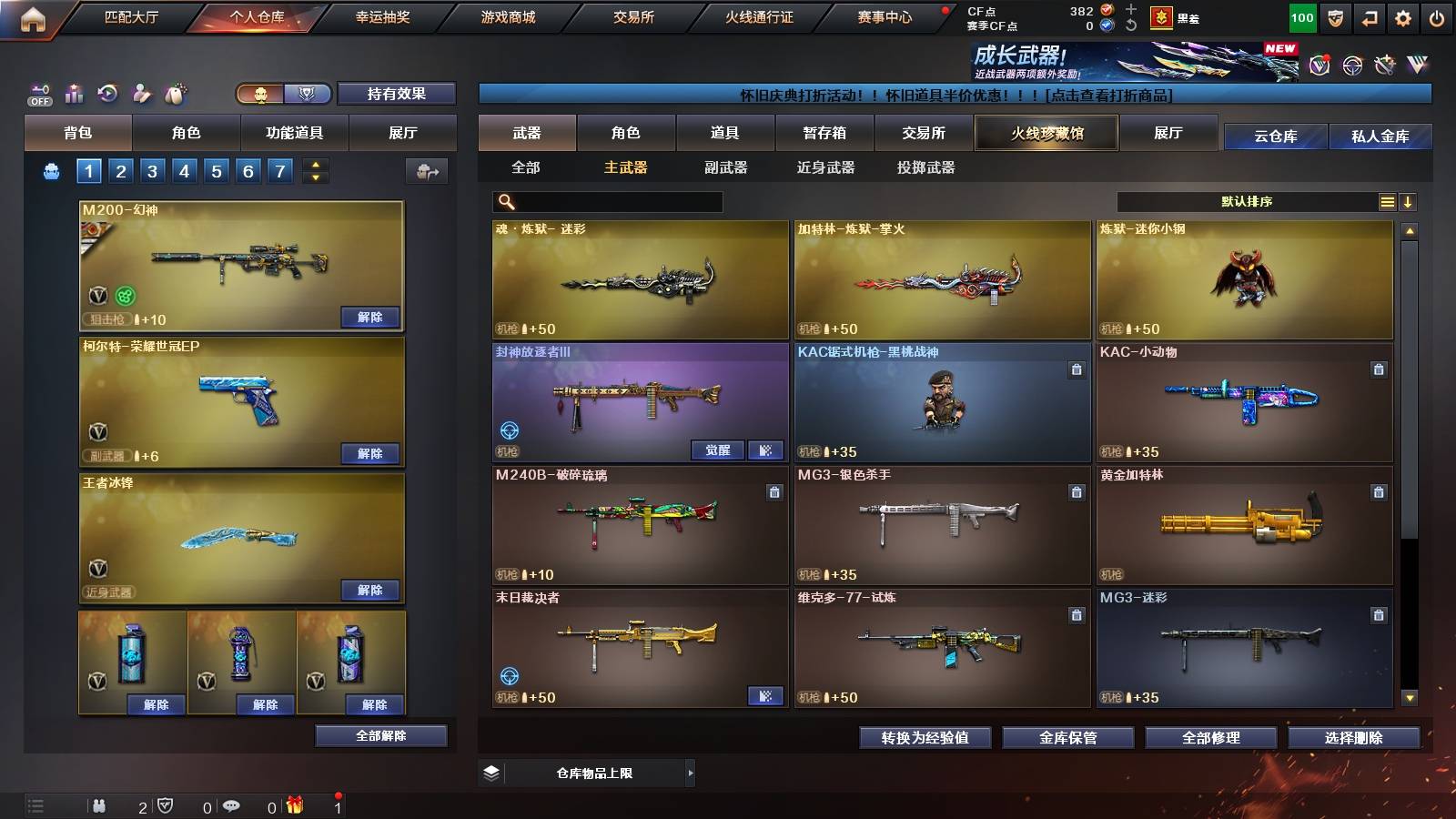This screenshot has height=819, width=1456.
Task: Click the green 100 health indicator bar
Action: pos(1301,16)
